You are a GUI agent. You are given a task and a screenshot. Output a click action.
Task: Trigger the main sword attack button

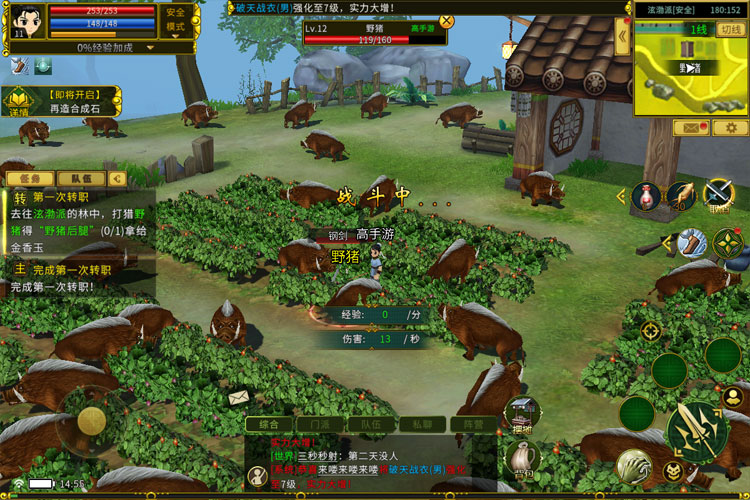point(696,431)
